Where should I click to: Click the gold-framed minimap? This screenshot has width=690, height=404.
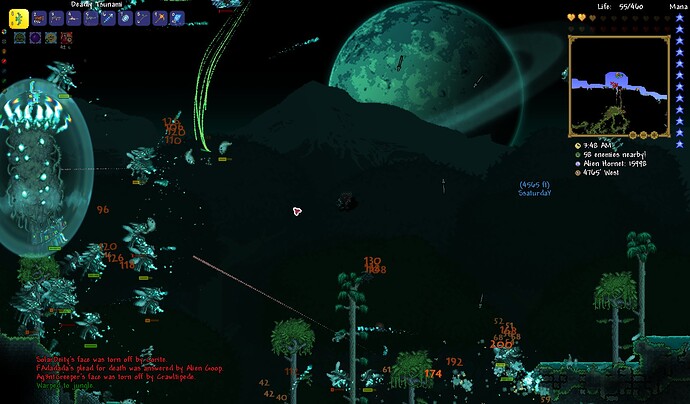[x=618, y=85]
